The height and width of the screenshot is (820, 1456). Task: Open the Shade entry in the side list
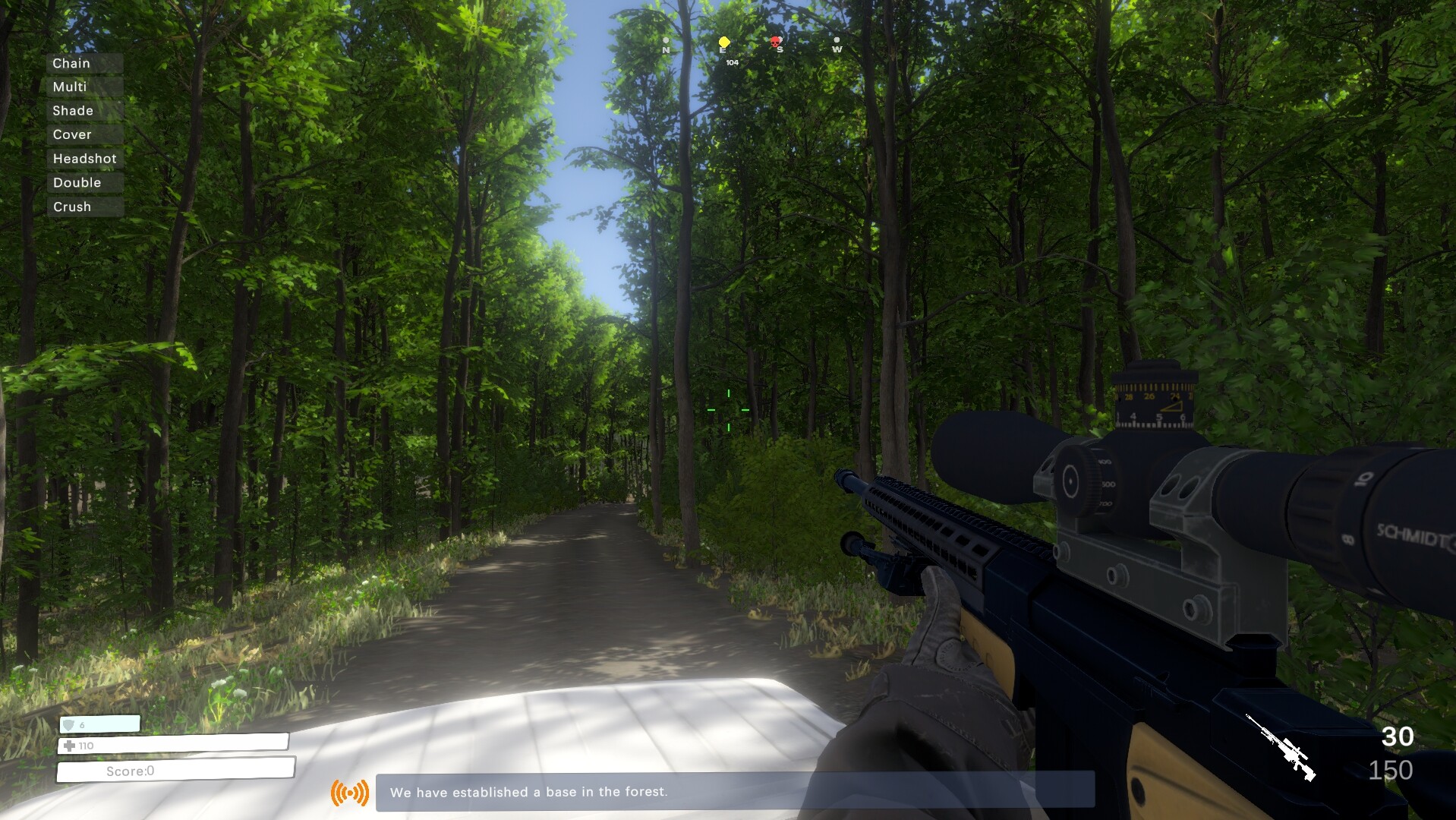click(71, 110)
